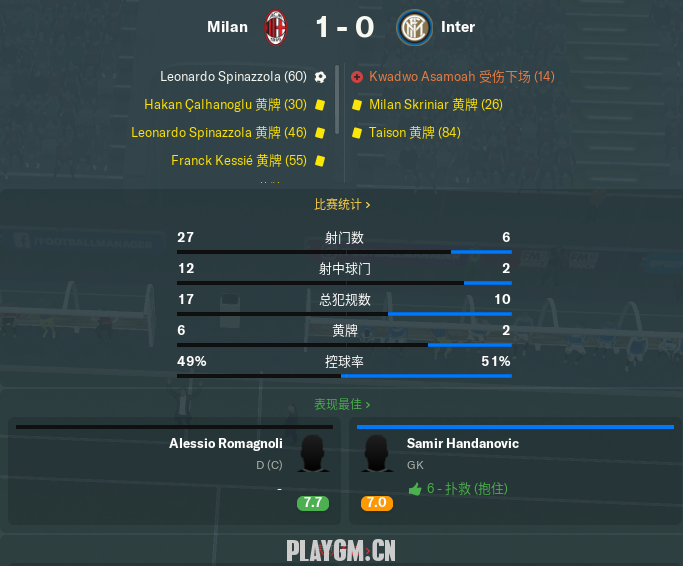
Task: Open the 表现最佳 best performers link
Action: tap(342, 405)
